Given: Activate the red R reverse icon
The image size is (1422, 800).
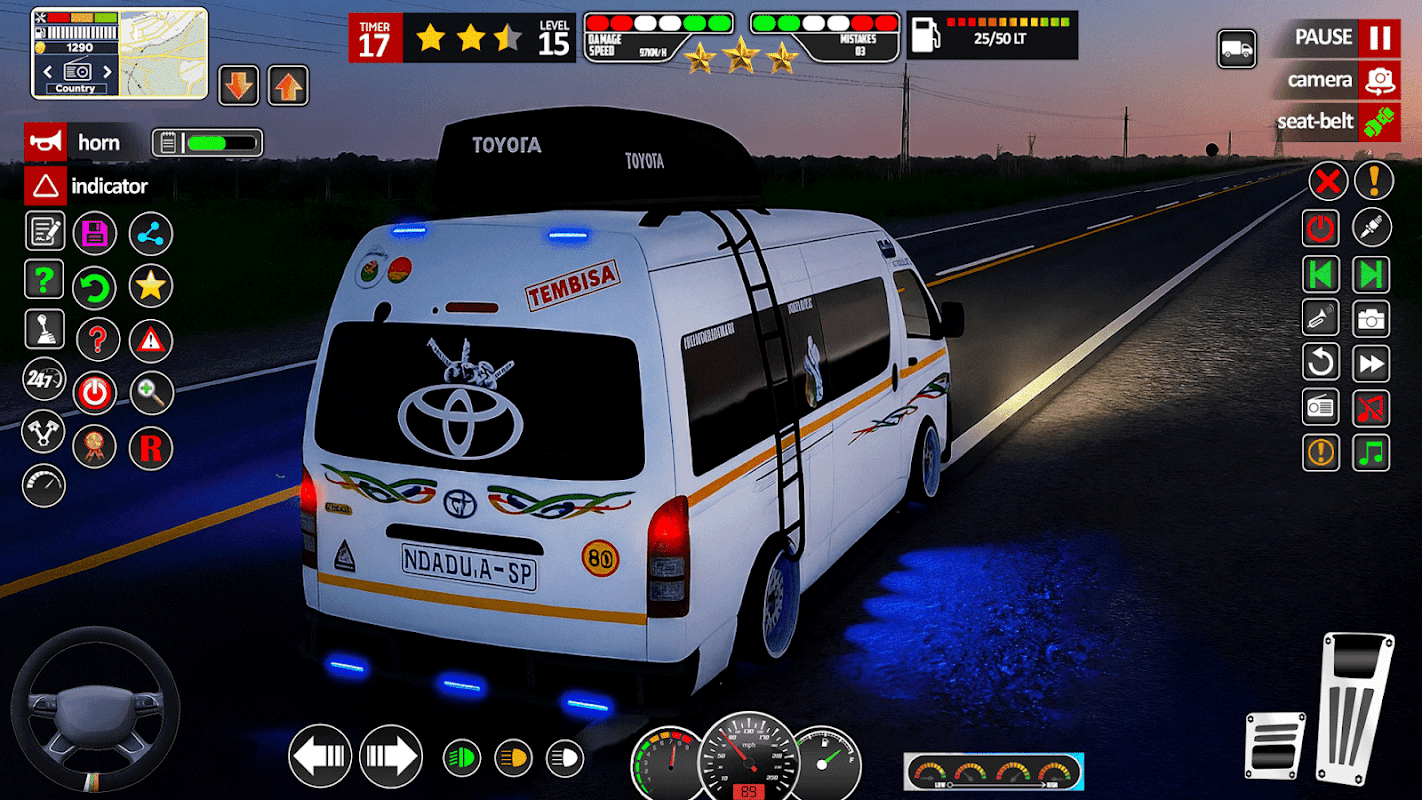Looking at the screenshot, I should coord(150,448).
